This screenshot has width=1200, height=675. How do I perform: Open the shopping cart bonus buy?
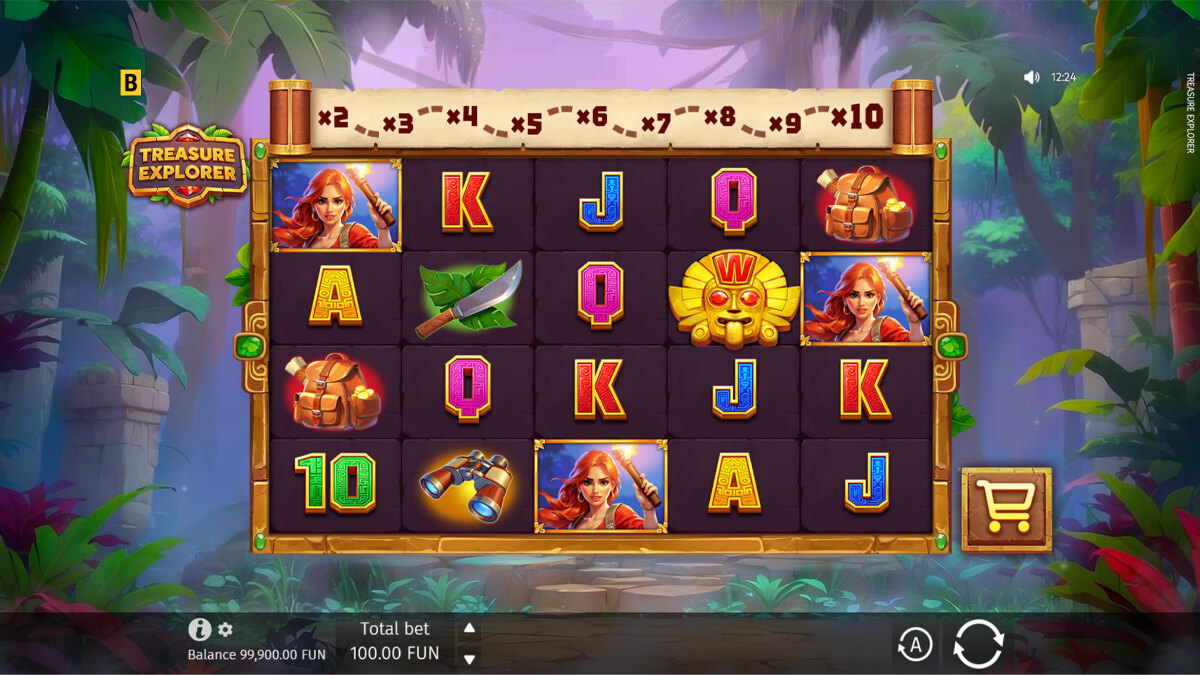pos(1006,509)
